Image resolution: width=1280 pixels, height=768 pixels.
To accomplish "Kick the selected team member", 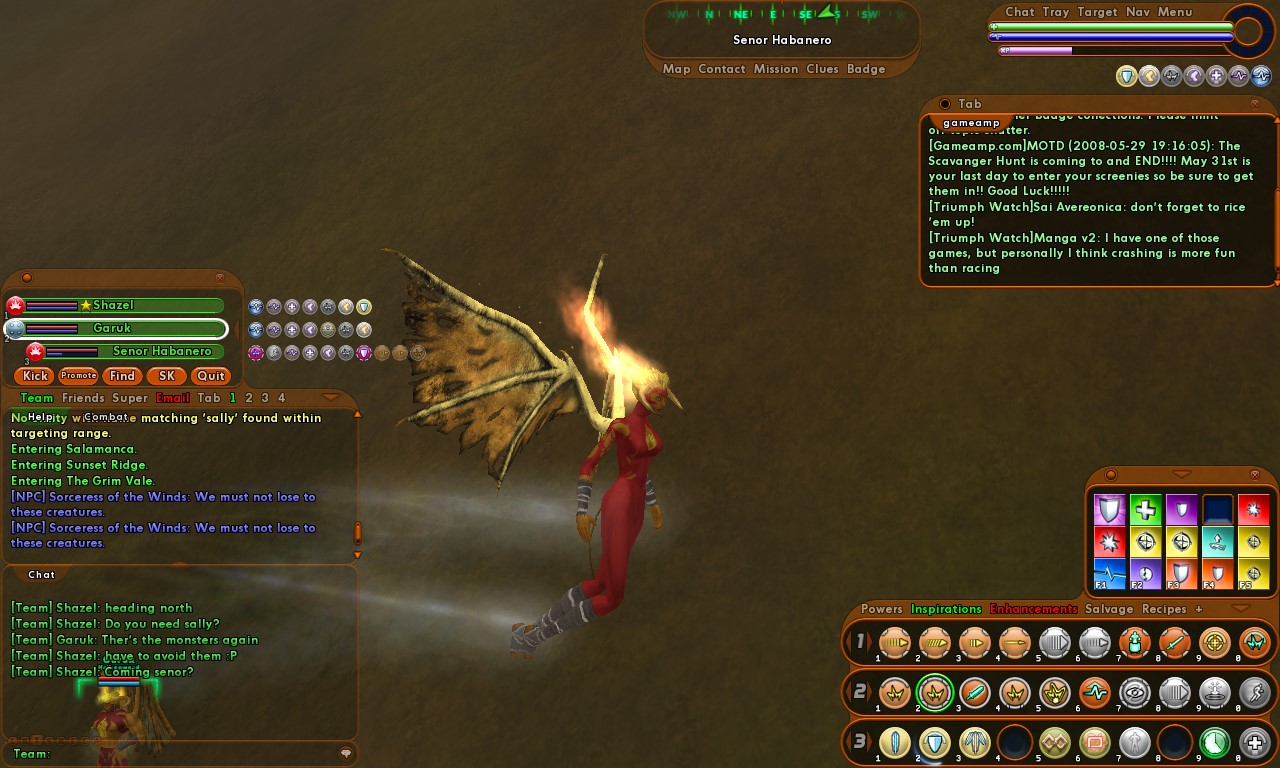I will (x=36, y=376).
